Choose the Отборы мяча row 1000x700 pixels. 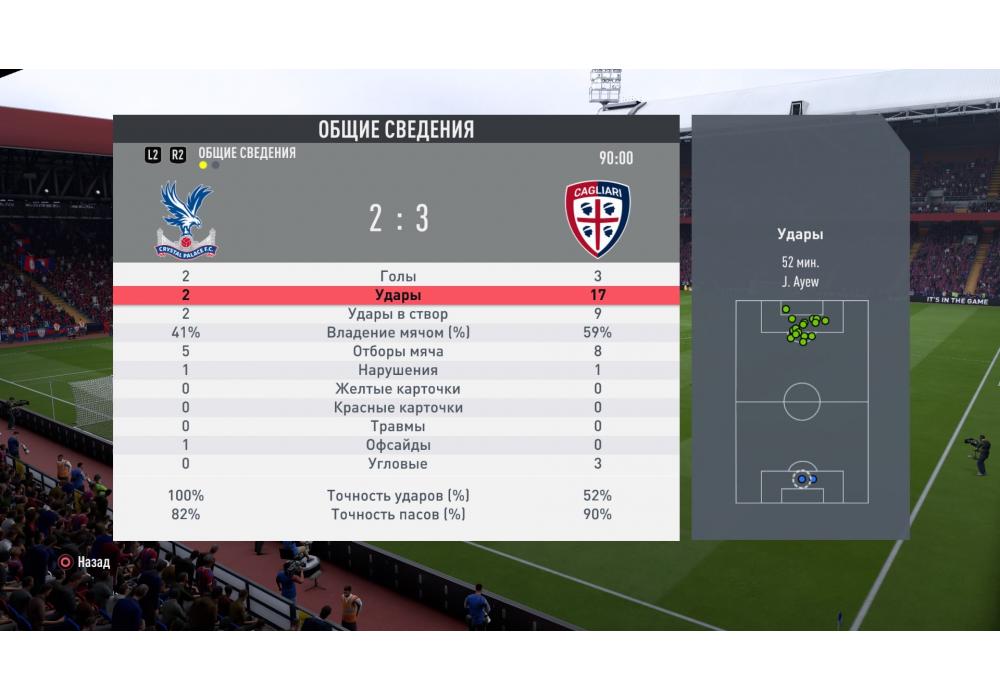[x=398, y=352]
